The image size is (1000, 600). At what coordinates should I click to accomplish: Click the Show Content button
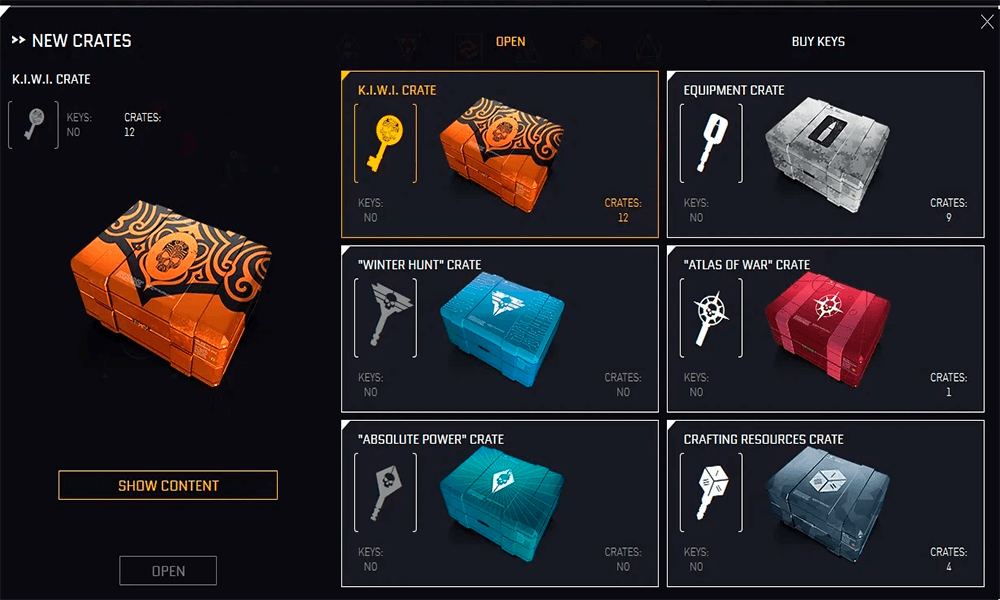(x=168, y=486)
